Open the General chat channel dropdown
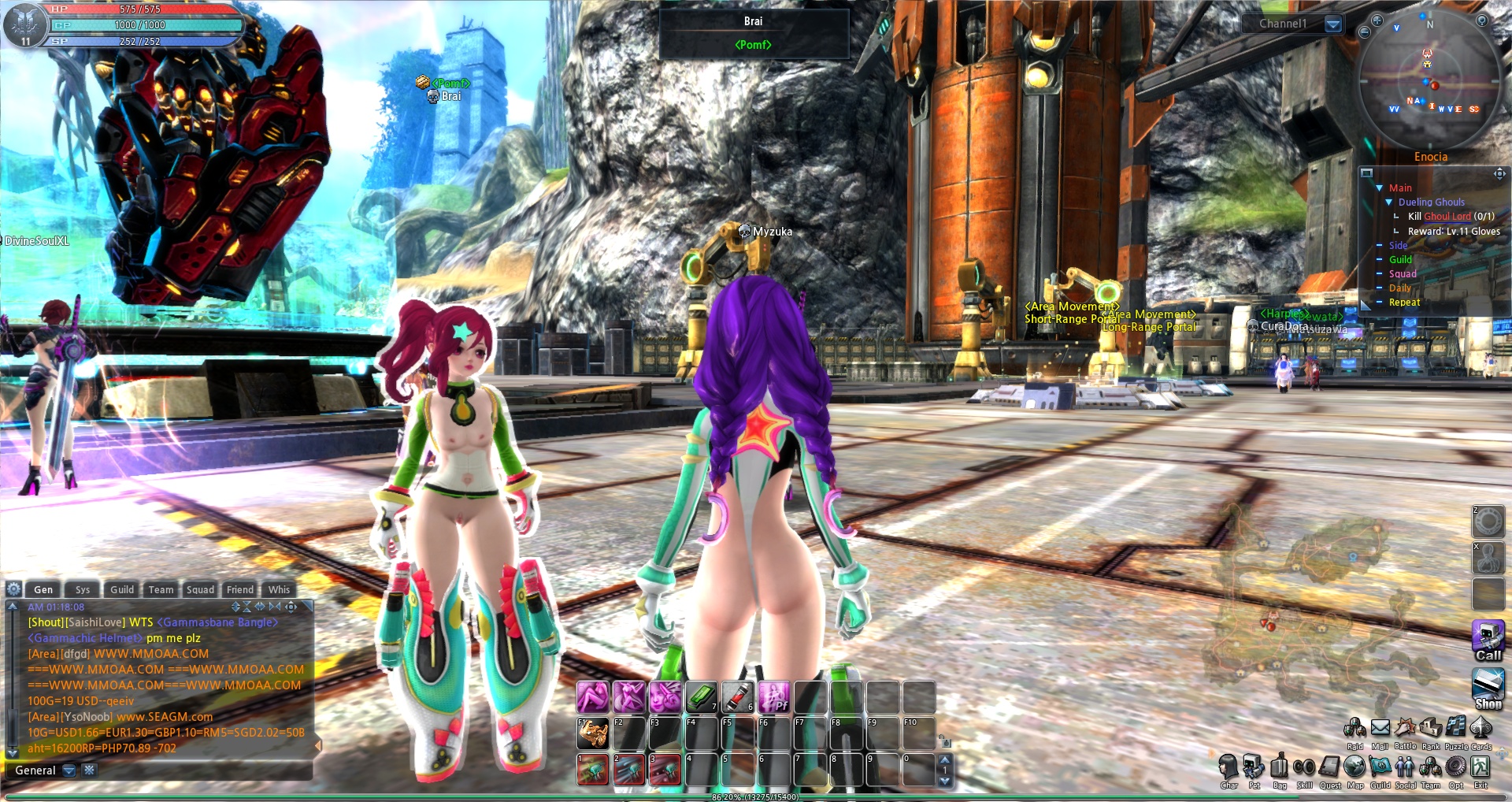The image size is (1512, 802). (x=69, y=770)
